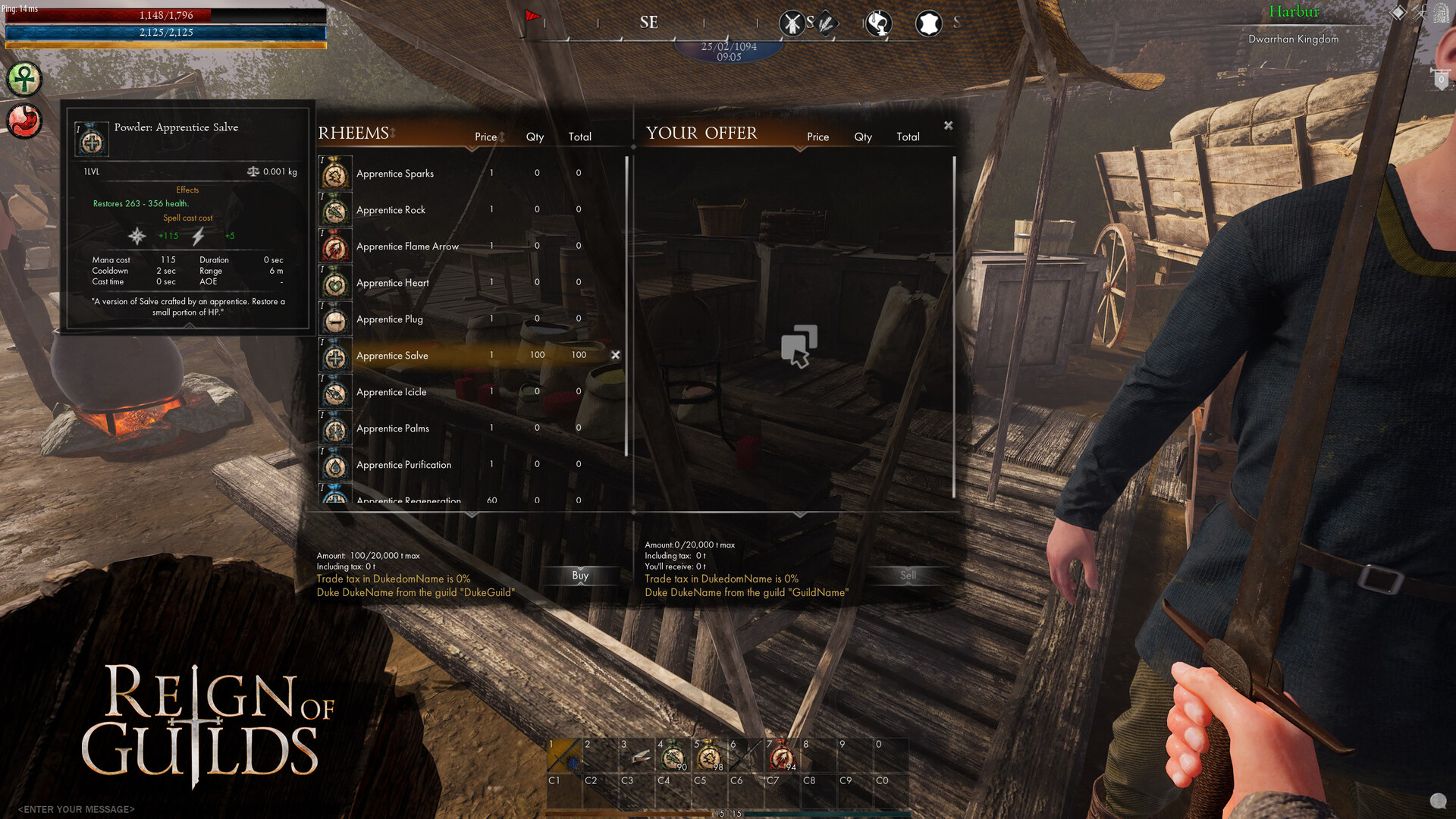
Task: Click the green Ankh icon on the left
Action: tap(23, 80)
